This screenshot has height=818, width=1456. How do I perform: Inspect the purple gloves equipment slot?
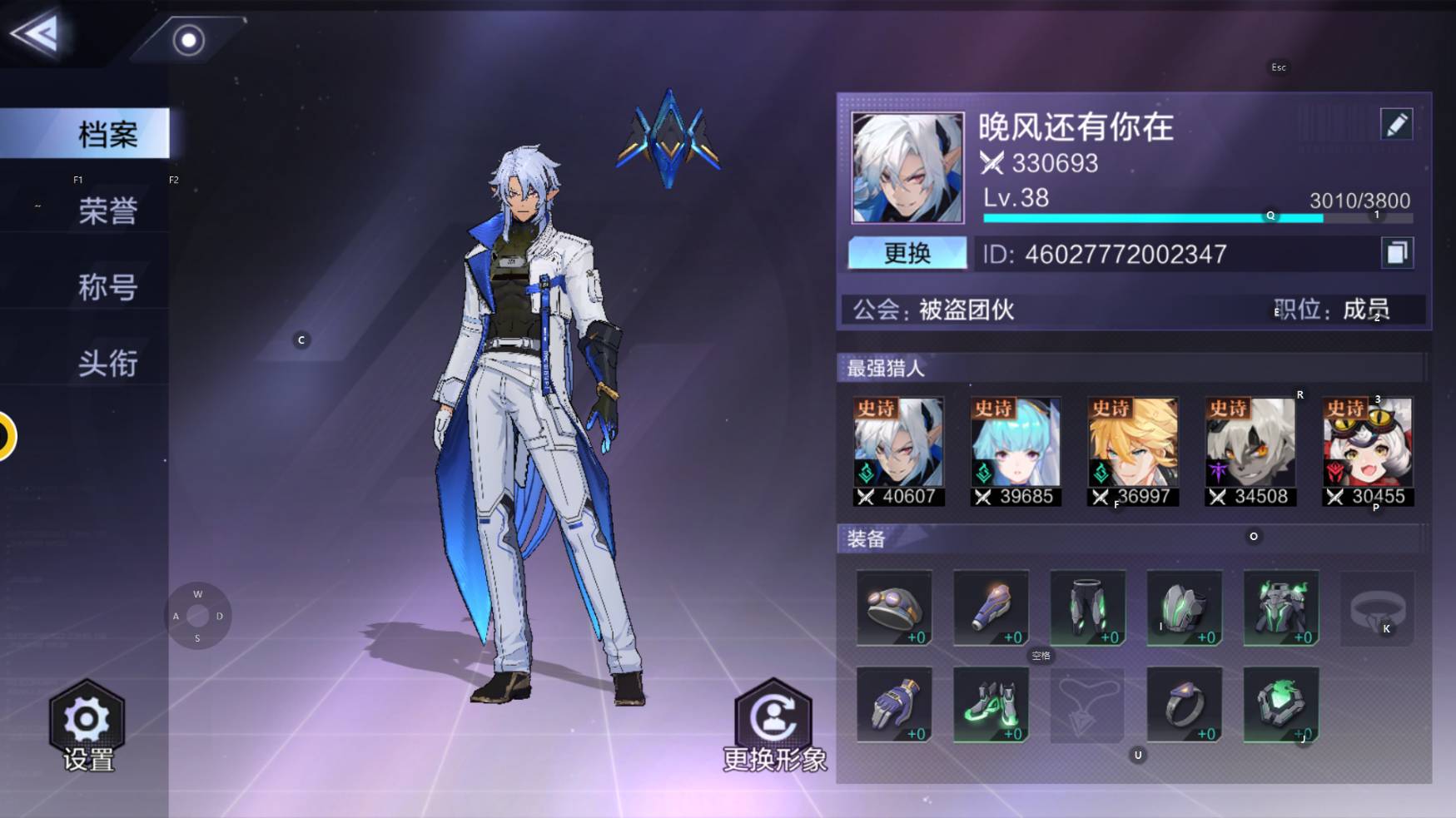coord(894,704)
